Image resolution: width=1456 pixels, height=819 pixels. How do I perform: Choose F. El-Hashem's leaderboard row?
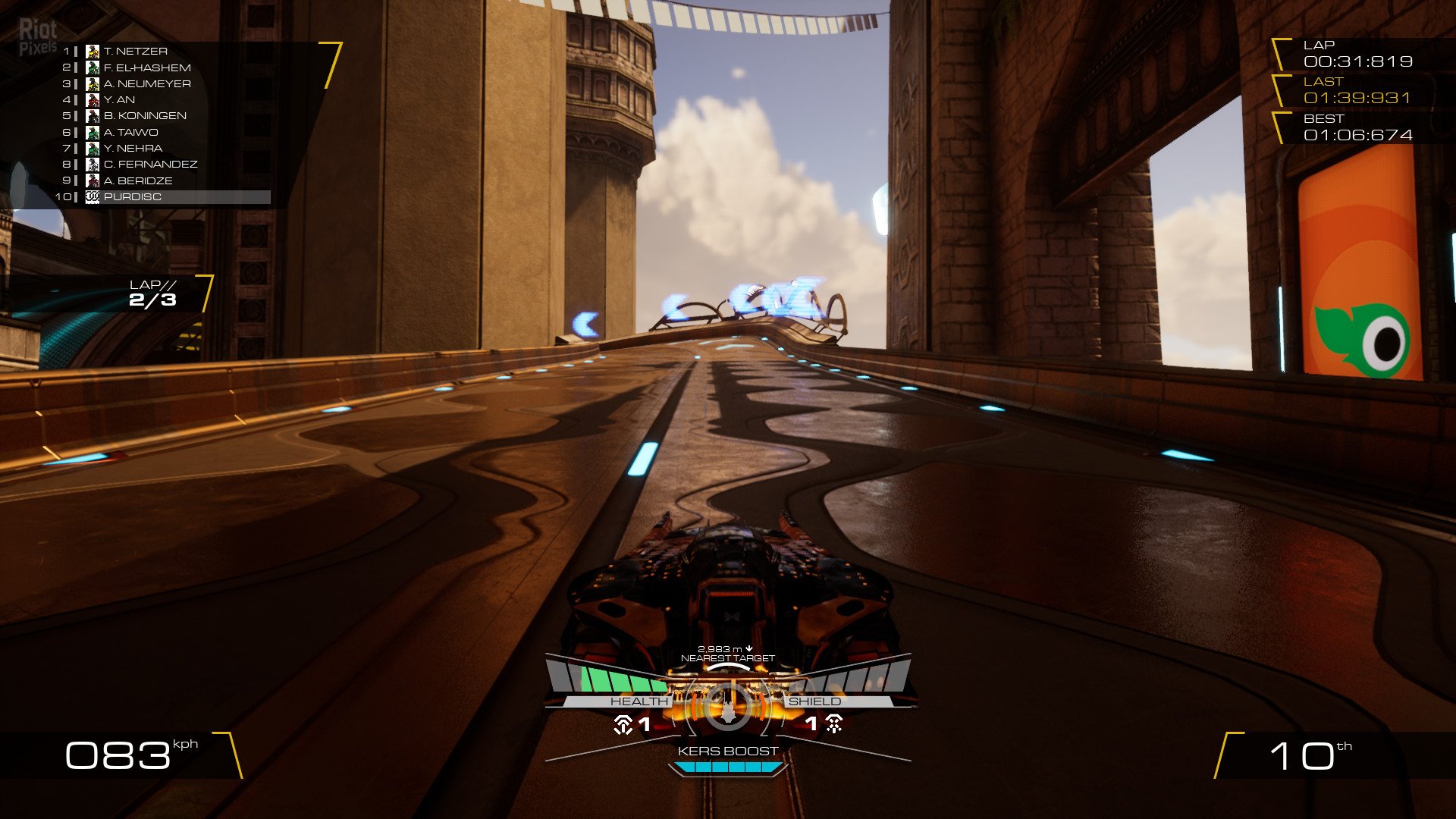[x=146, y=67]
